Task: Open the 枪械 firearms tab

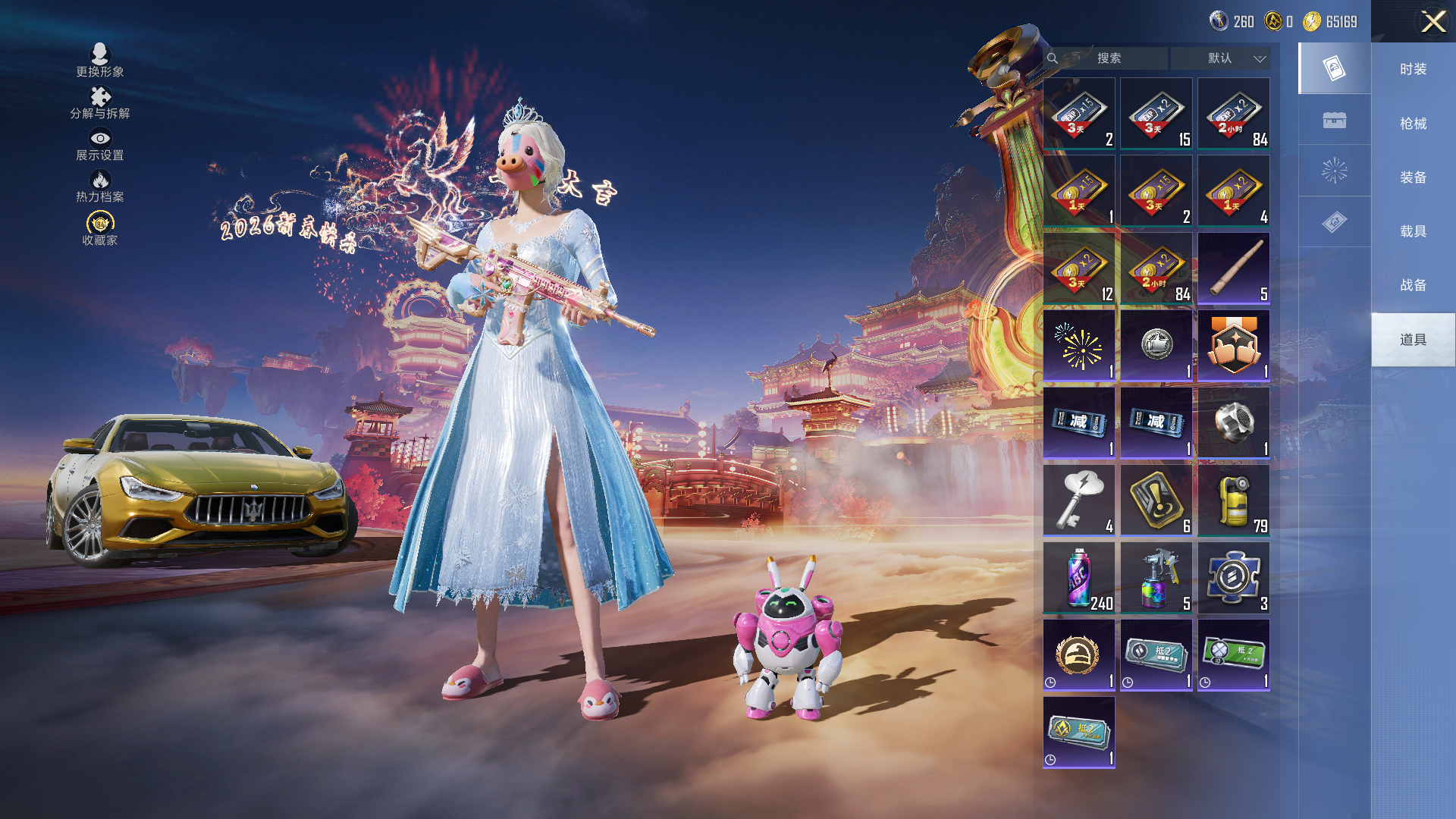Action: 1413,124
